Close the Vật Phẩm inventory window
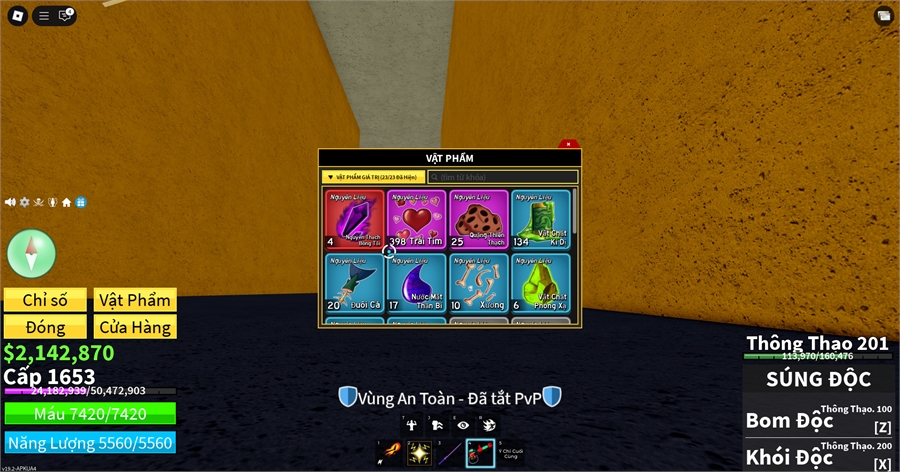The image size is (900, 472). pos(568,145)
